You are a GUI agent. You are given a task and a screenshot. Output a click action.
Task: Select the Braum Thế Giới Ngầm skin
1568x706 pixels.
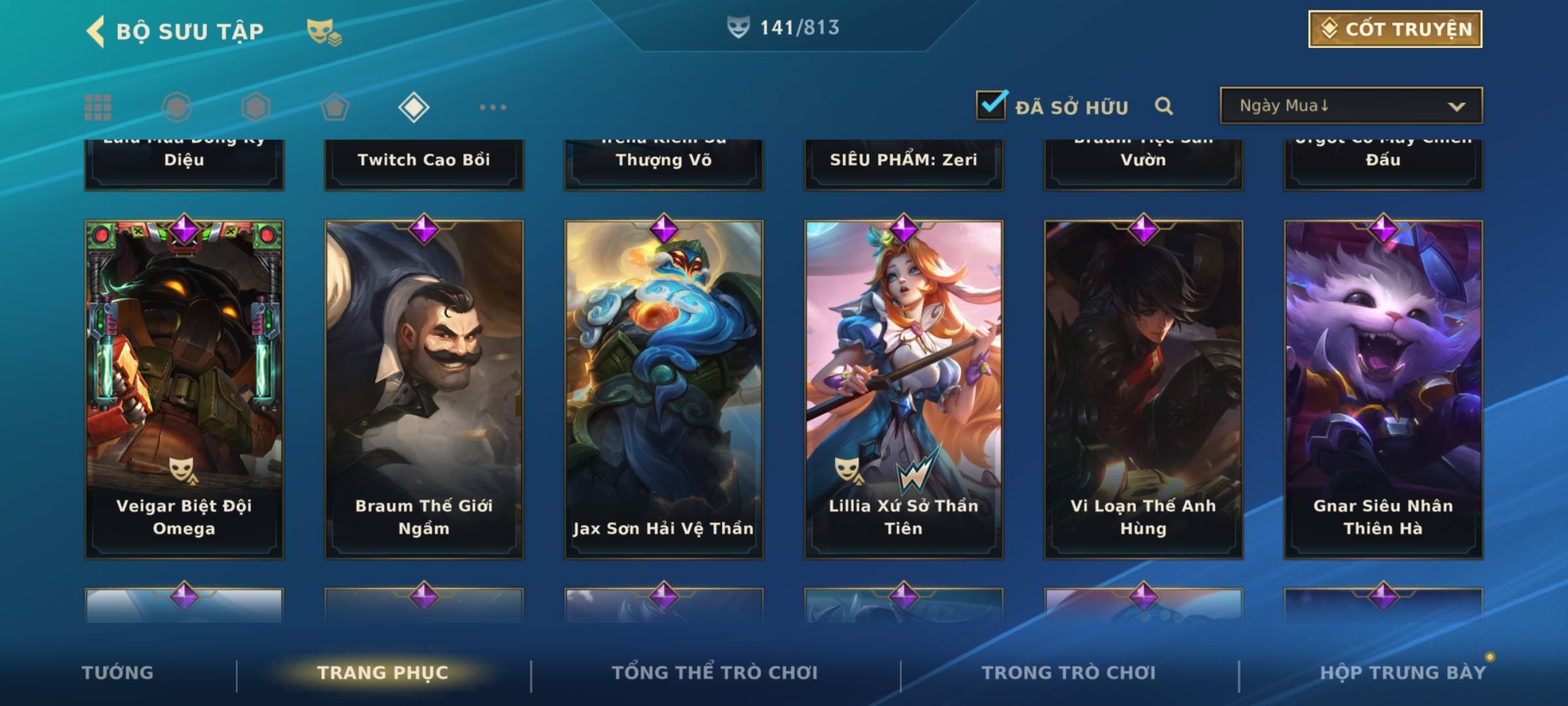point(424,389)
